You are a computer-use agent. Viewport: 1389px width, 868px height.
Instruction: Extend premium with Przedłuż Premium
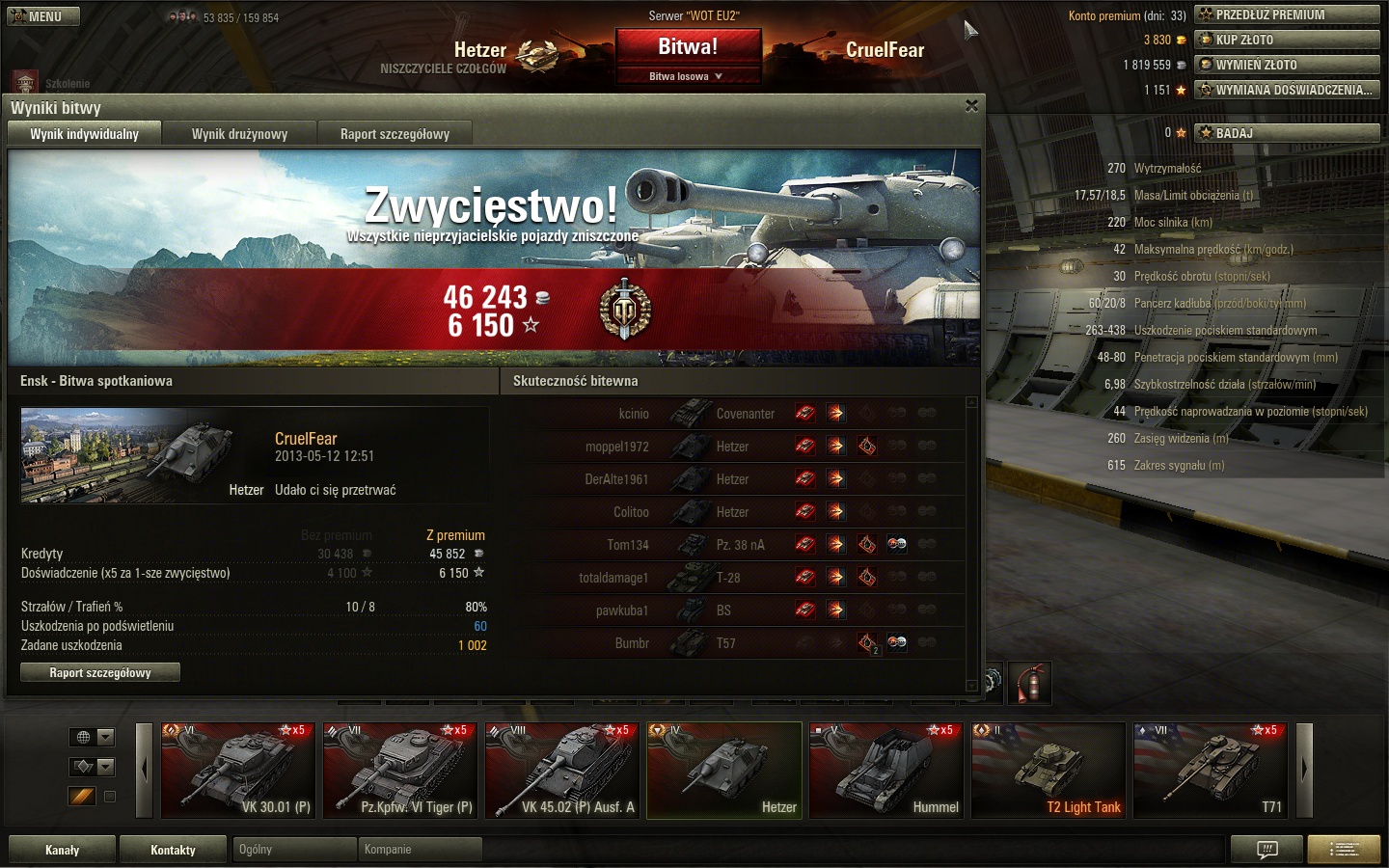click(1287, 14)
